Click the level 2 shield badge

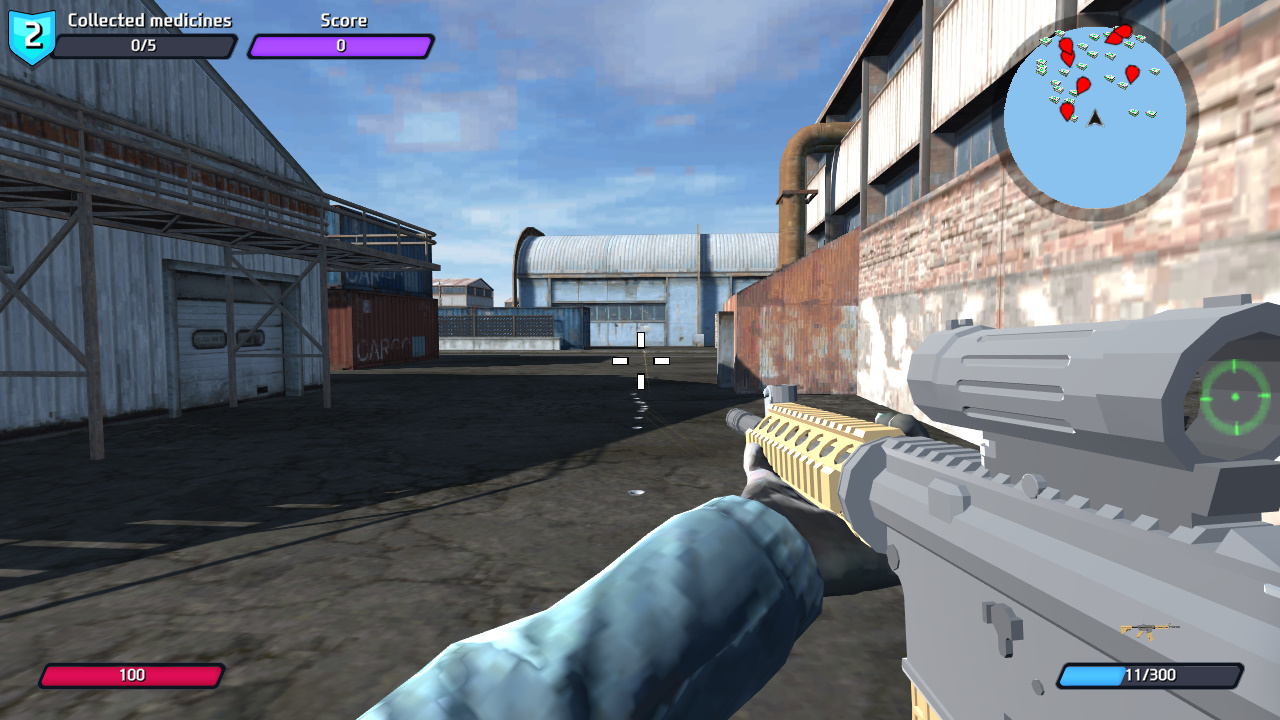[x=30, y=33]
